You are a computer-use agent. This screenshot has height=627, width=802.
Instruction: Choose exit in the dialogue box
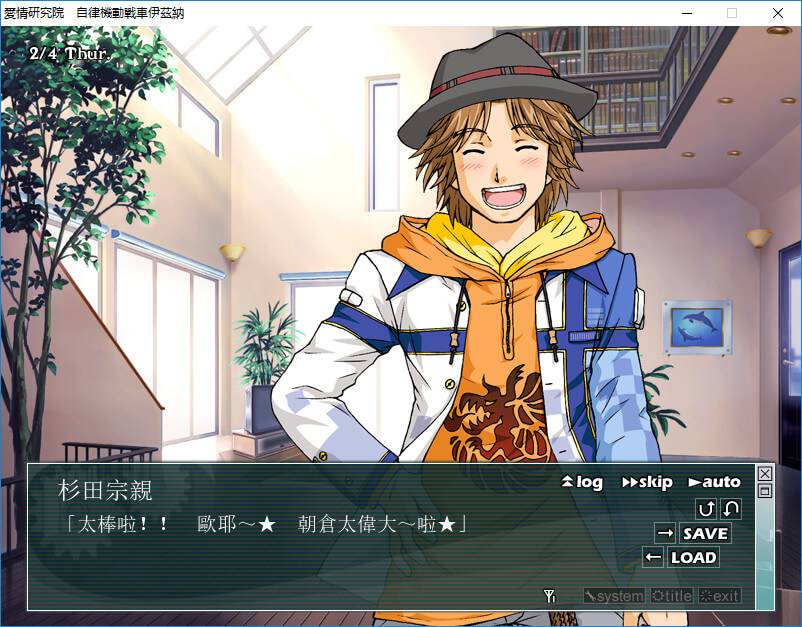point(720,596)
